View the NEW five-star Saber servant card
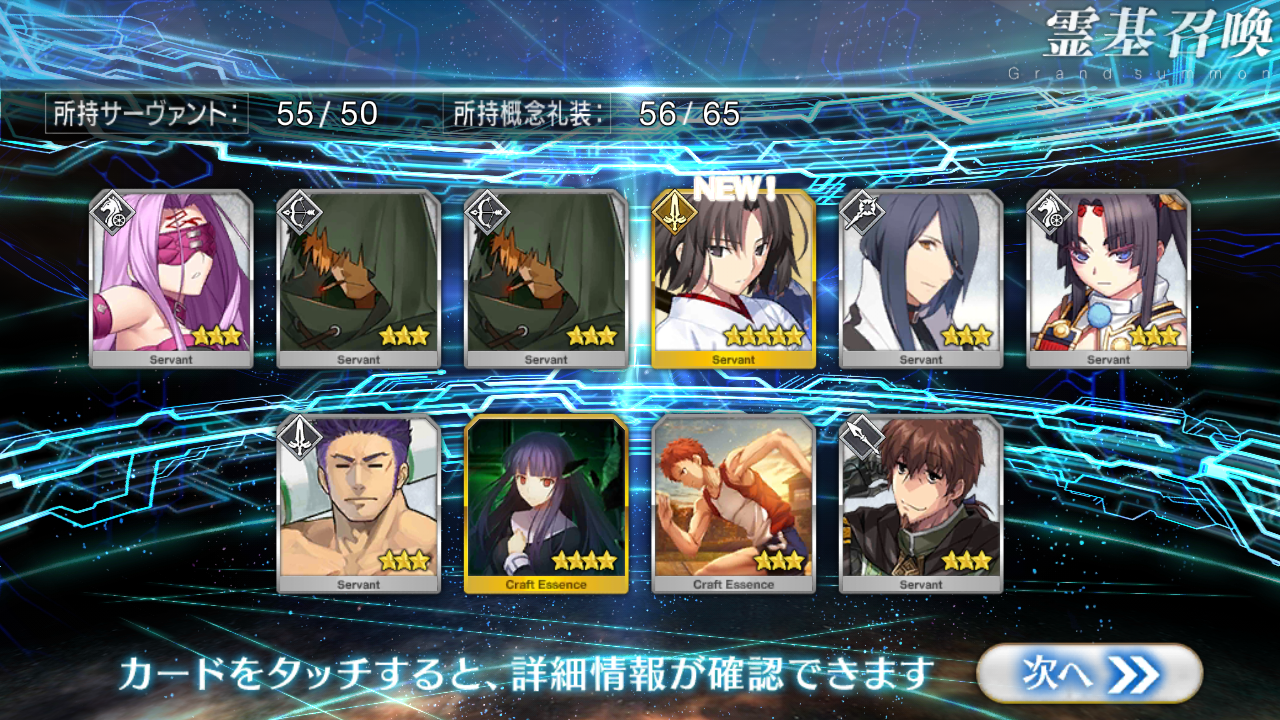The image size is (1280, 720). 733,278
